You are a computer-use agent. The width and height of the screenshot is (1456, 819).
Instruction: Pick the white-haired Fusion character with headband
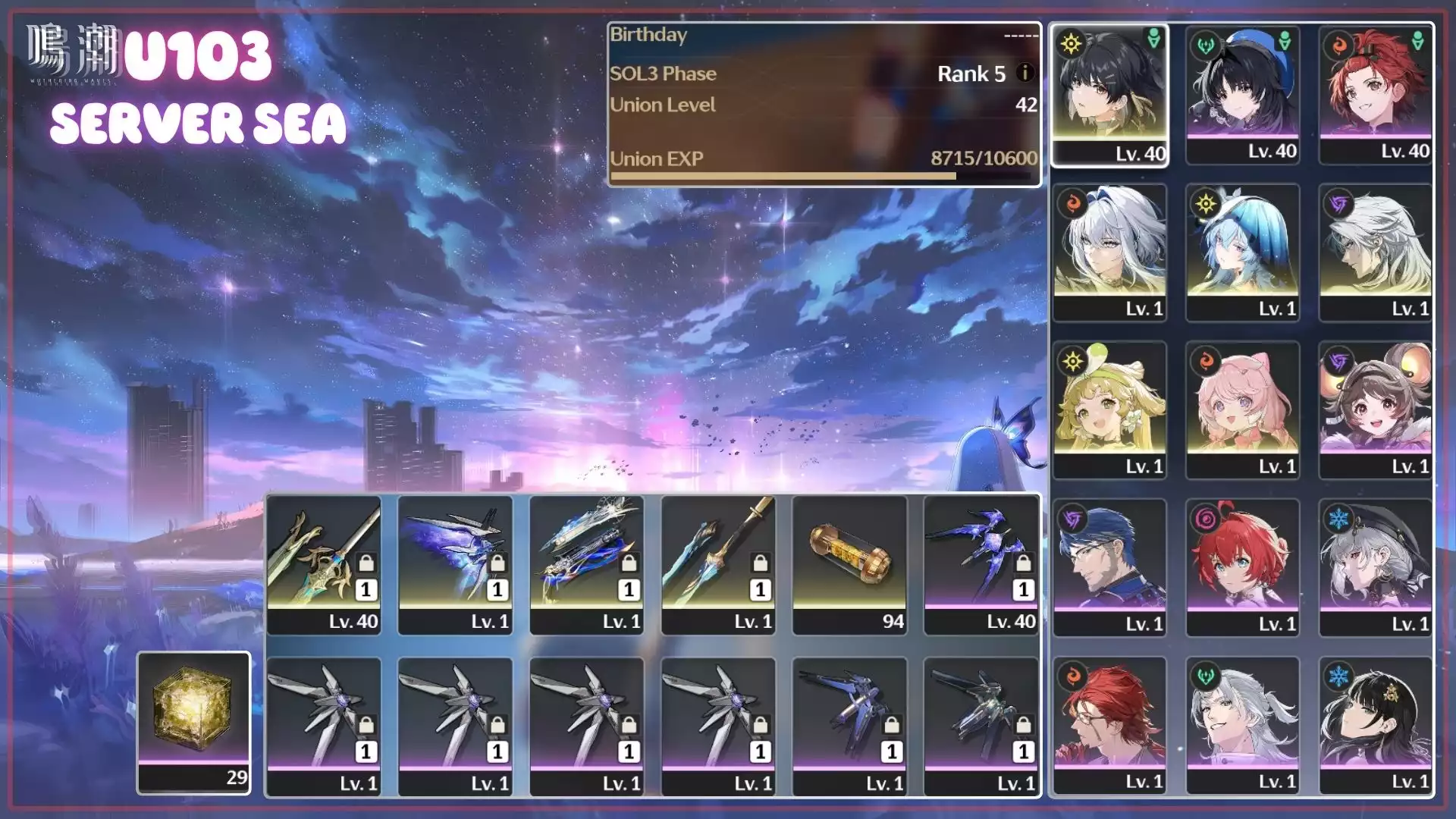(1109, 253)
